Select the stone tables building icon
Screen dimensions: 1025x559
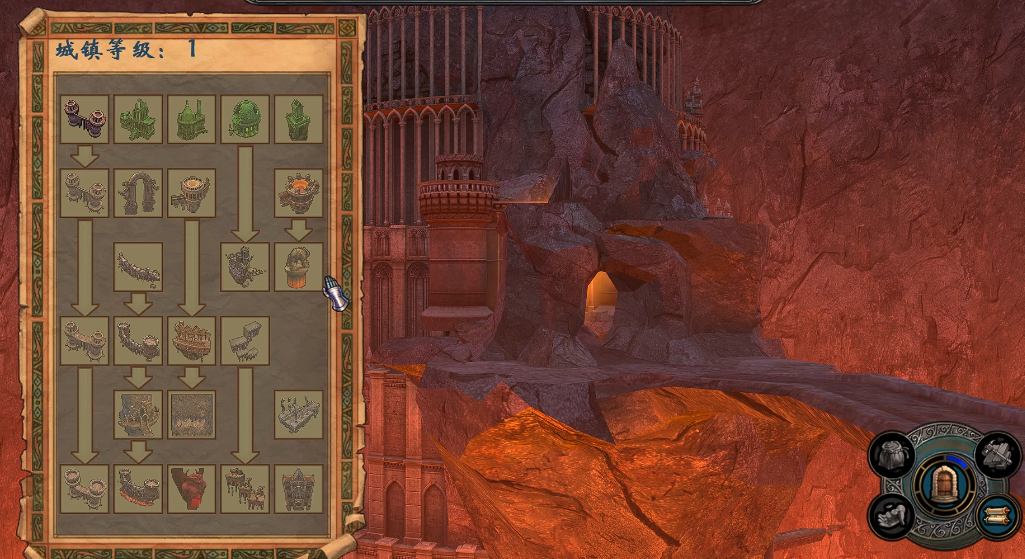tap(245, 341)
